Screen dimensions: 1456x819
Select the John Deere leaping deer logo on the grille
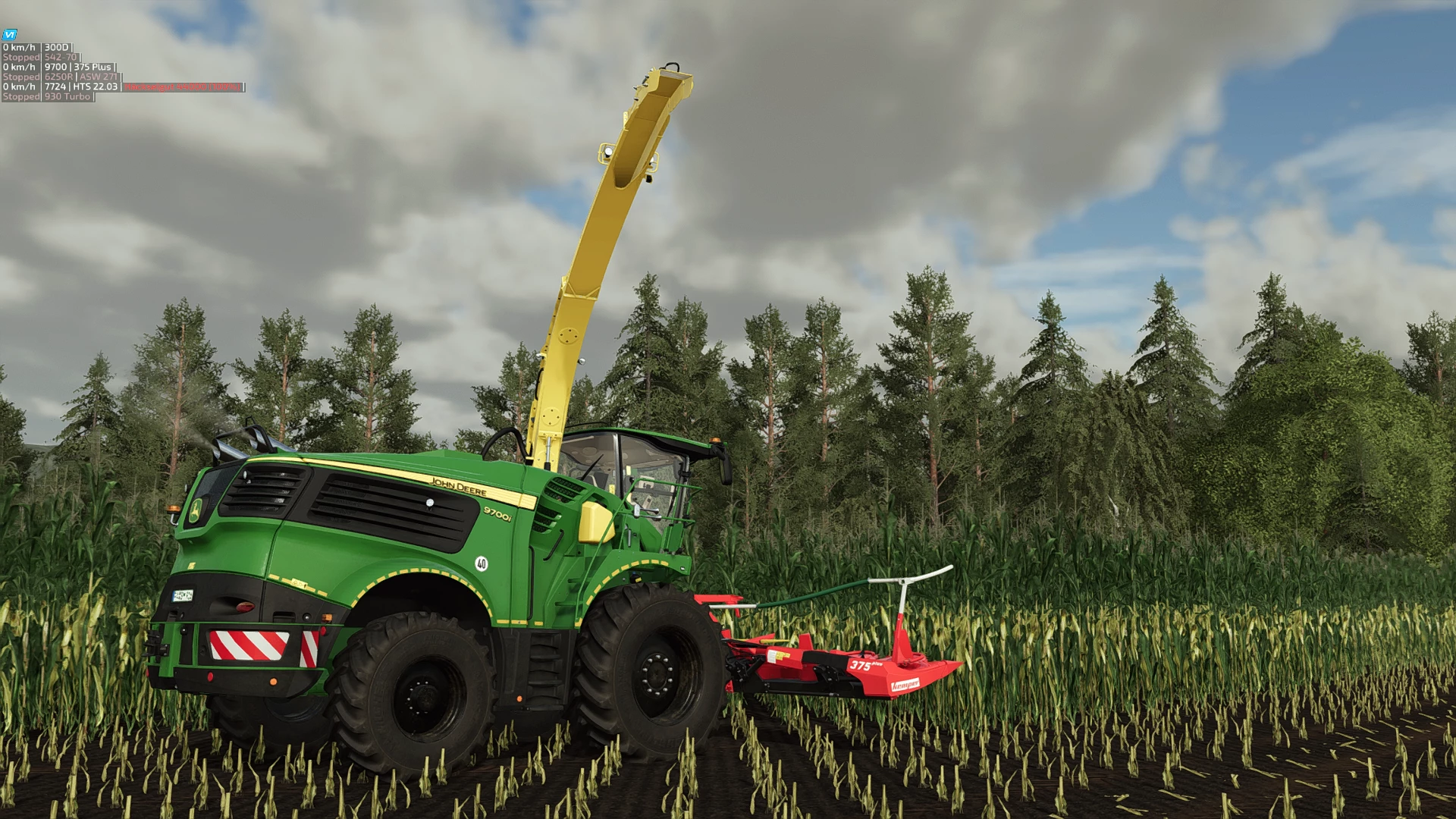pos(196,510)
